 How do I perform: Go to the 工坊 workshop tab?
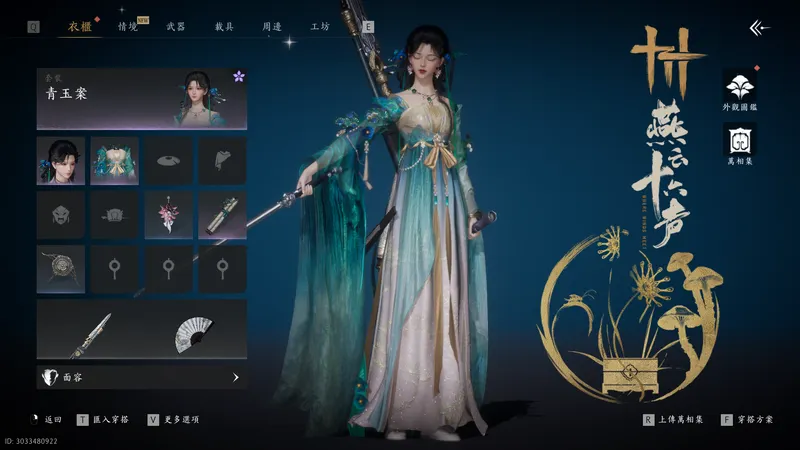320,27
